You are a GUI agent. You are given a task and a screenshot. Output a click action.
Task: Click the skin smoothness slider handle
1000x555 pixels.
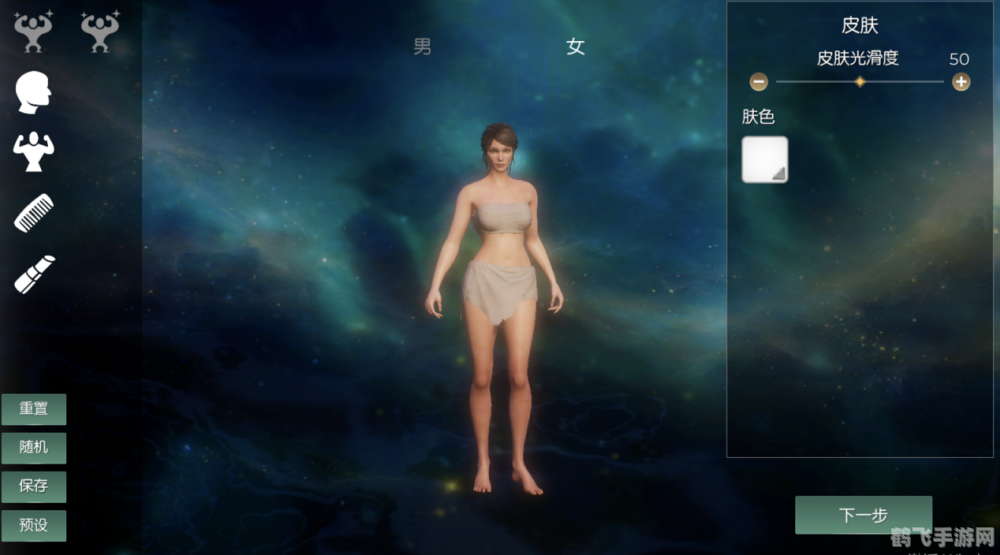coord(859,82)
